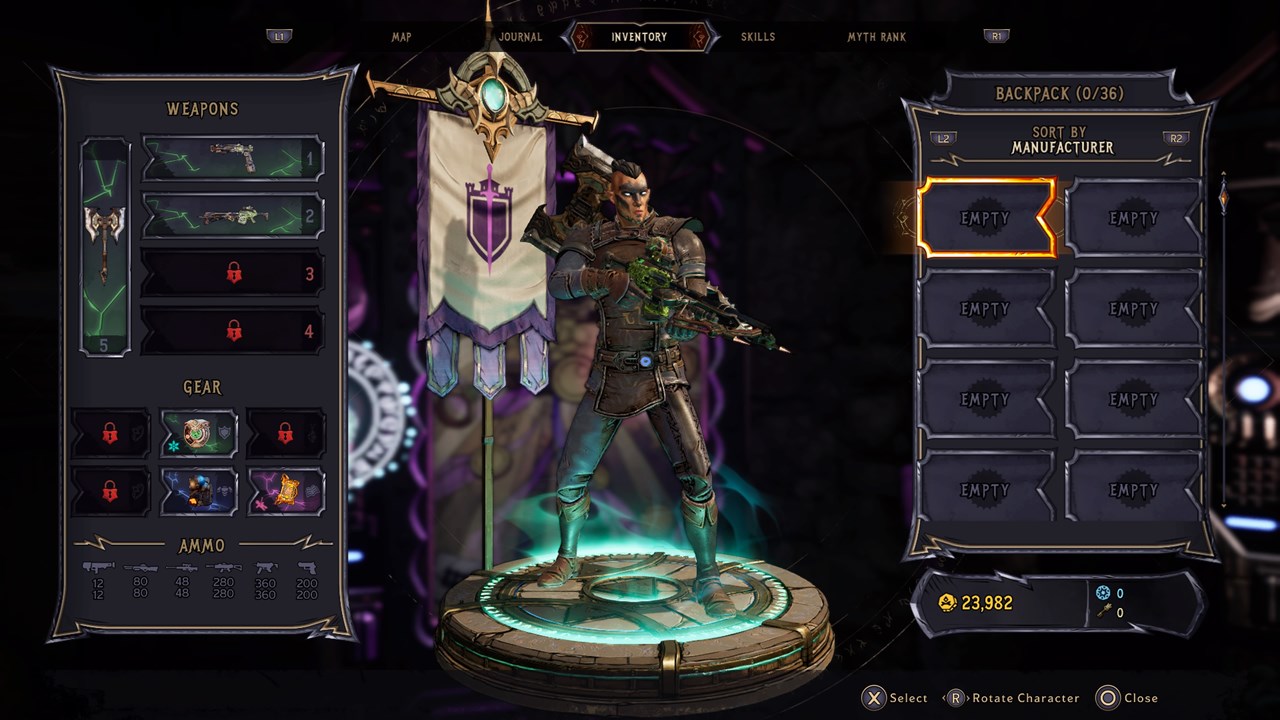This screenshot has width=1280, height=720.
Task: Click the locked weapon slot 3
Action: pos(233,273)
